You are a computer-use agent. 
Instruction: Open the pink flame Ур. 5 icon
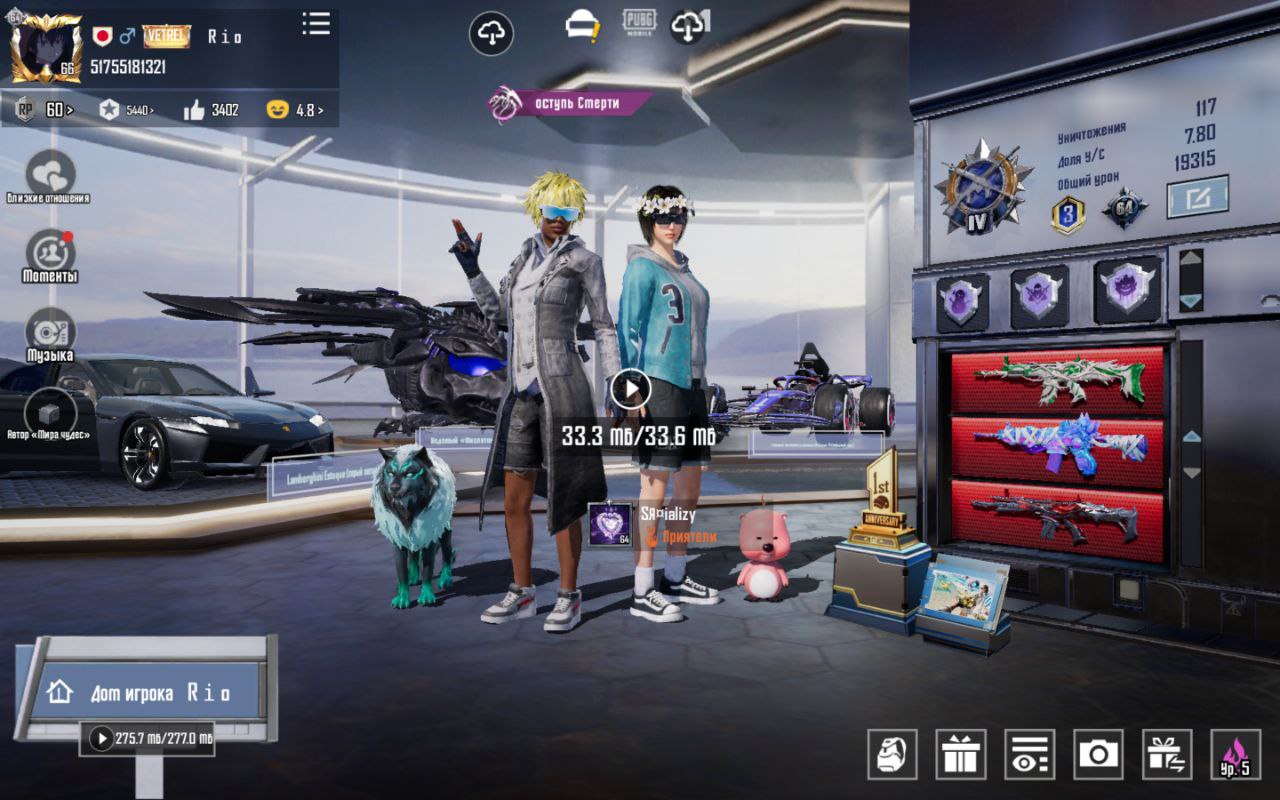(1235, 754)
